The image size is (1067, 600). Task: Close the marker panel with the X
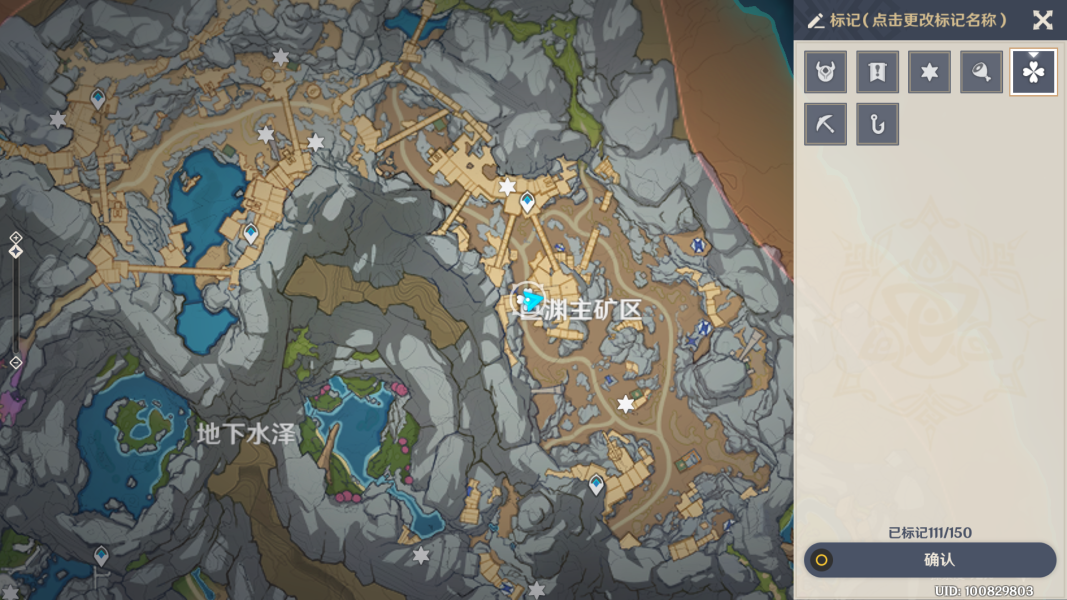click(1042, 20)
